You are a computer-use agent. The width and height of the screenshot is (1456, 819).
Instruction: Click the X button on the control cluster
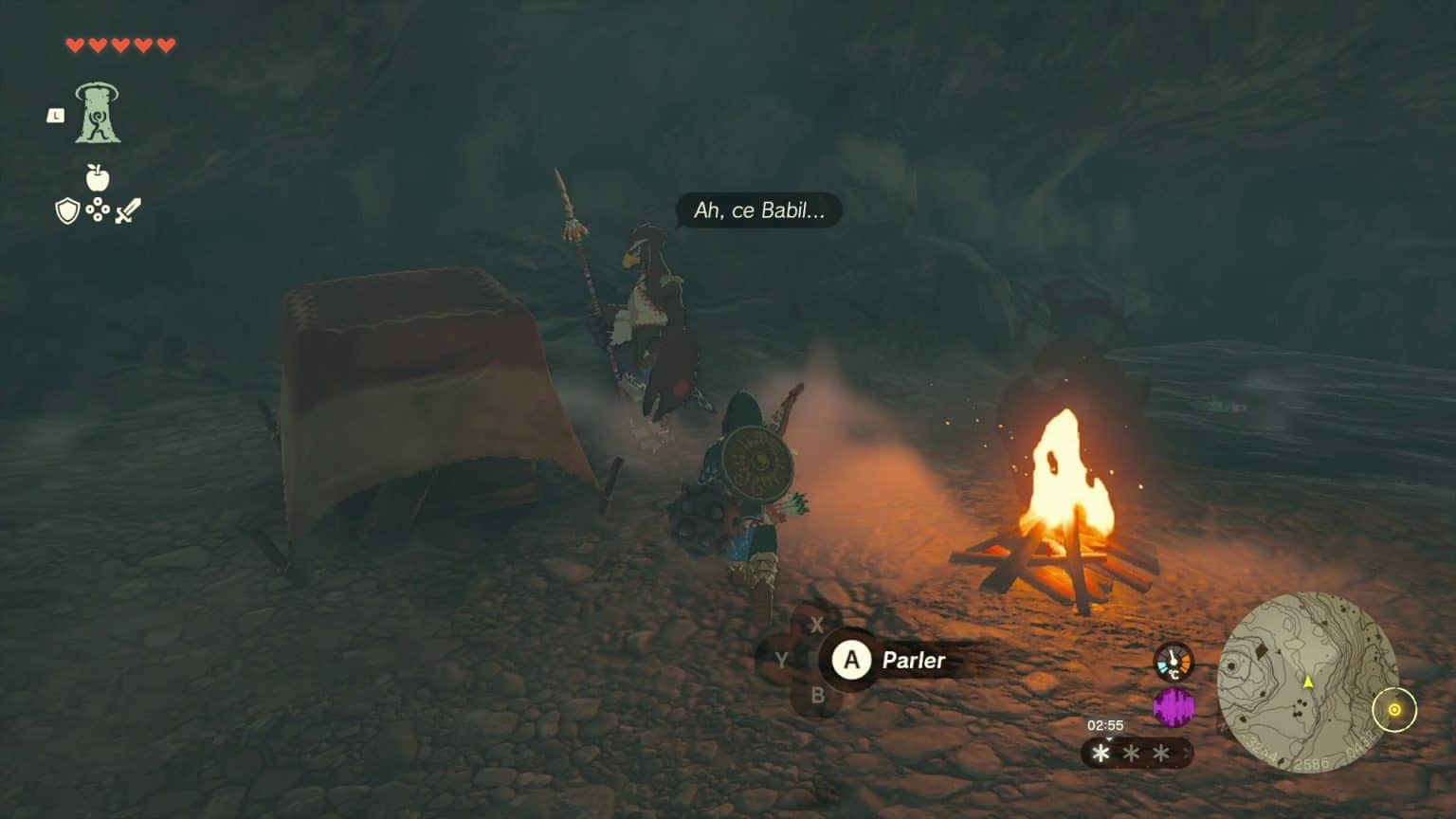(x=816, y=625)
